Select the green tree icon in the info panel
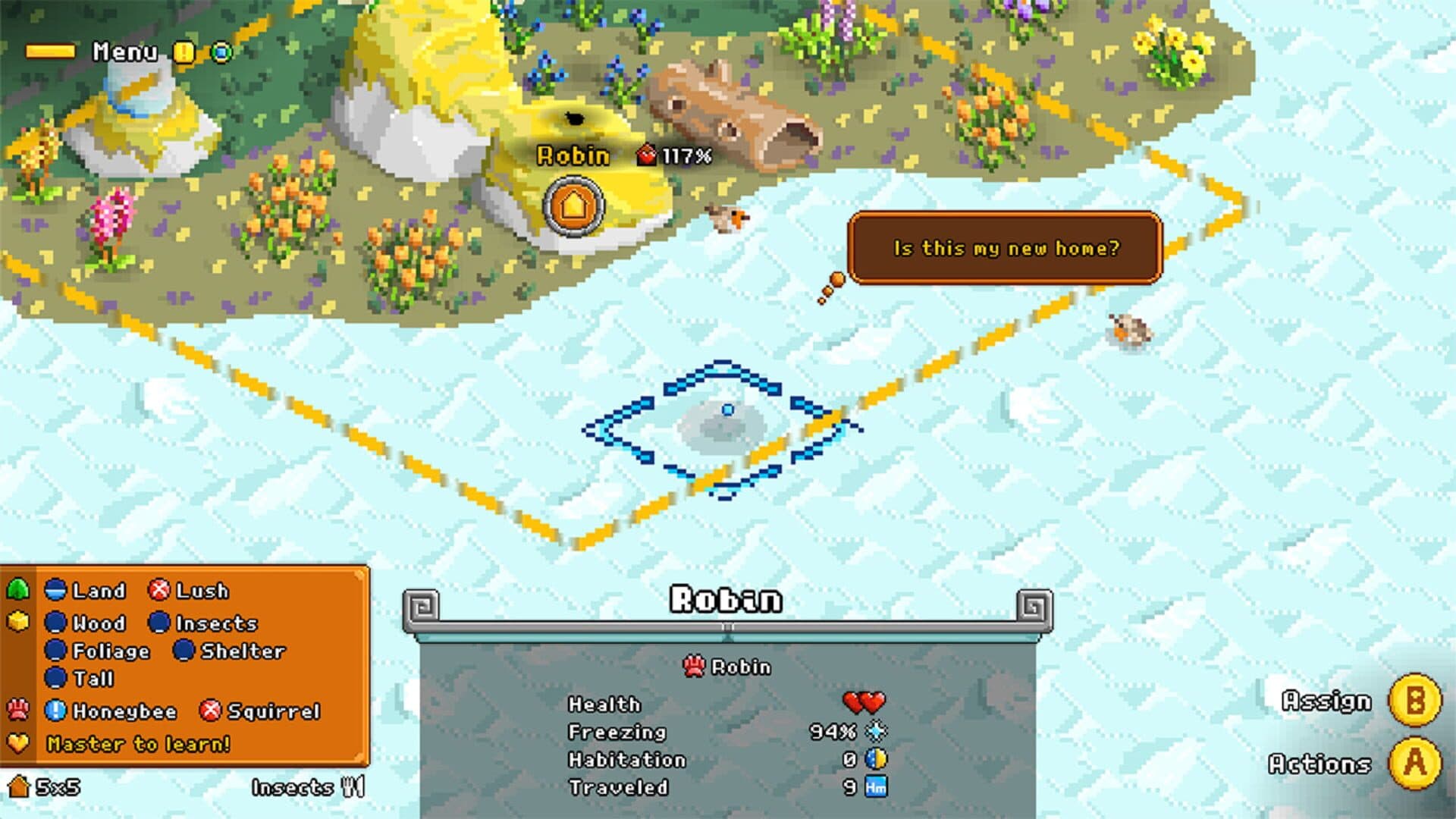 point(18,588)
